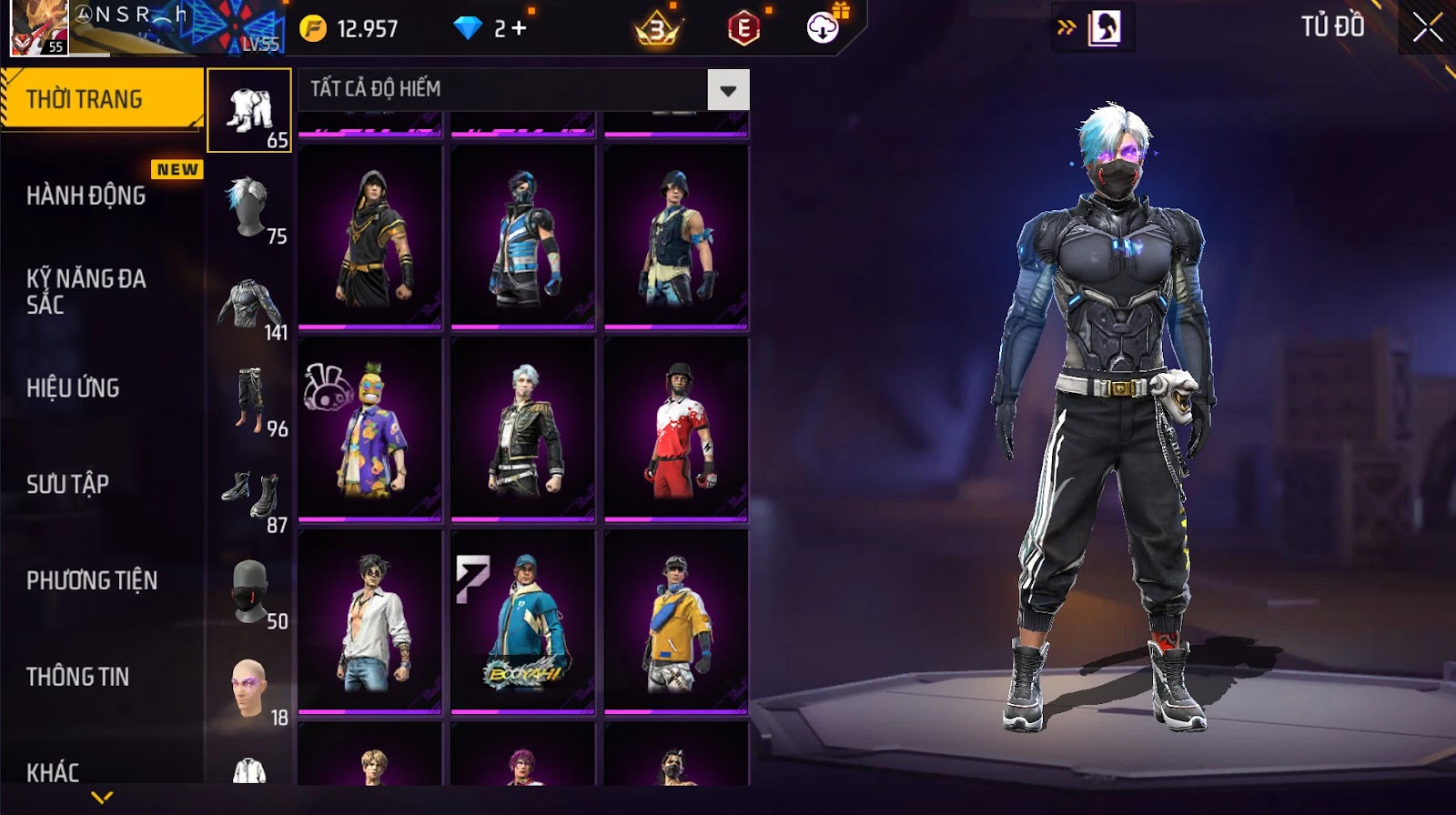
Task: Select the hair category with 75 items
Action: click(x=249, y=207)
